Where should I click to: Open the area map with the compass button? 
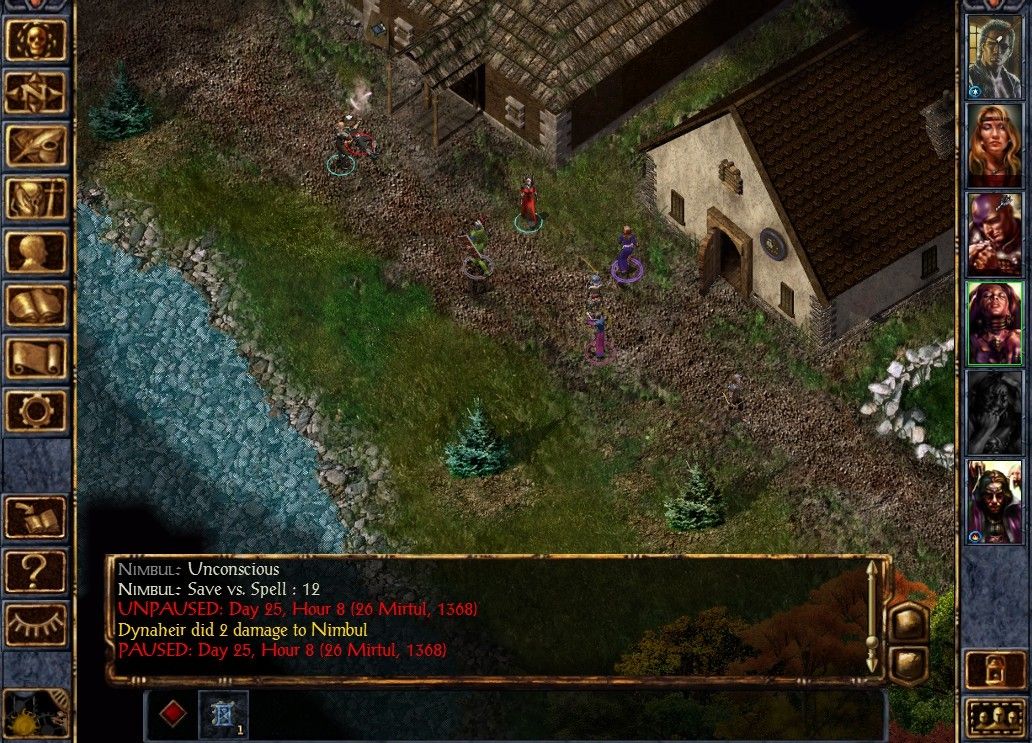pyautogui.click(x=36, y=93)
